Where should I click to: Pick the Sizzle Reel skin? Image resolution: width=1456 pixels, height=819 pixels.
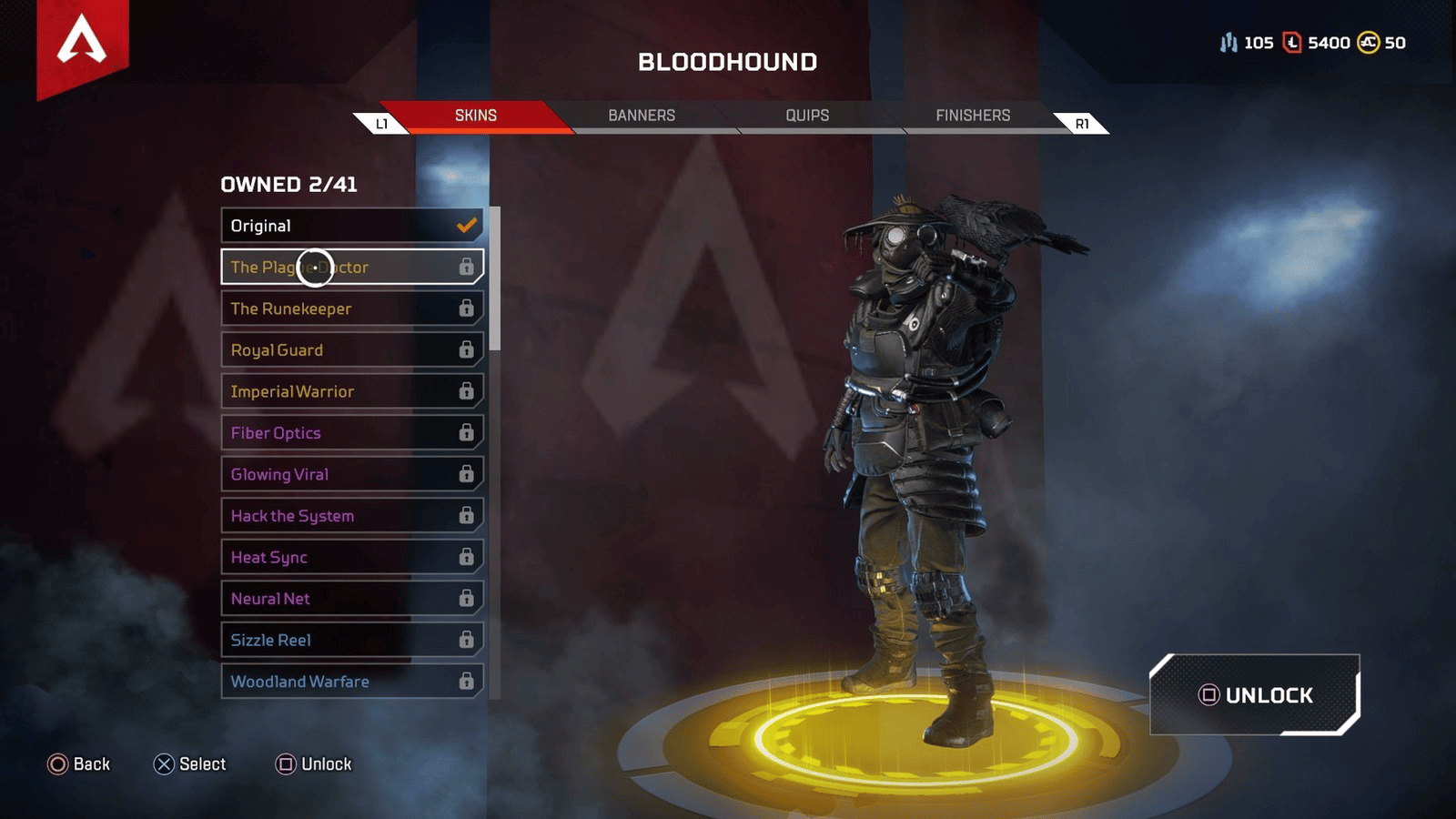pos(351,640)
